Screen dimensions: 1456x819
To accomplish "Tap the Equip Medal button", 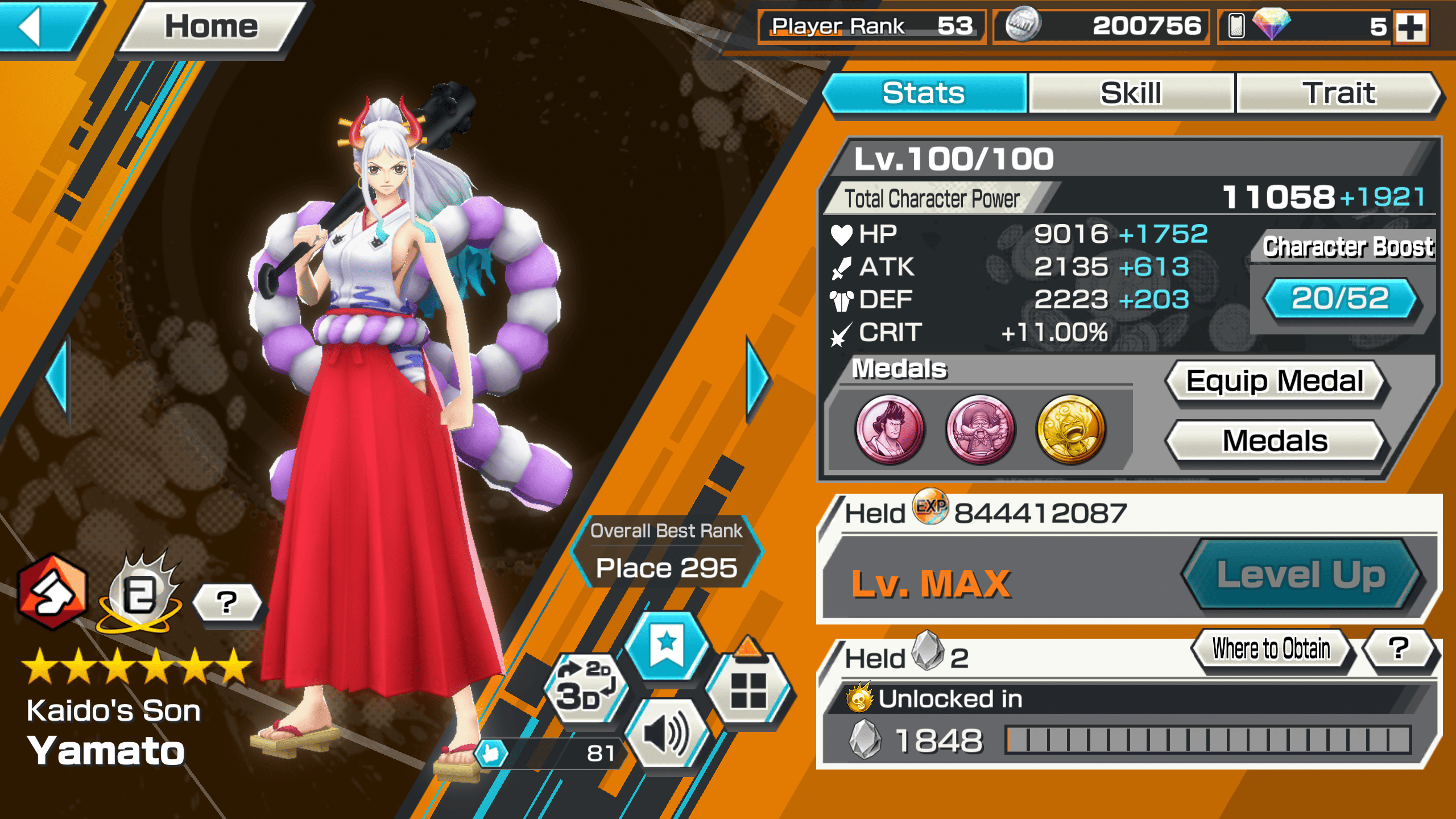I will 1275,381.
